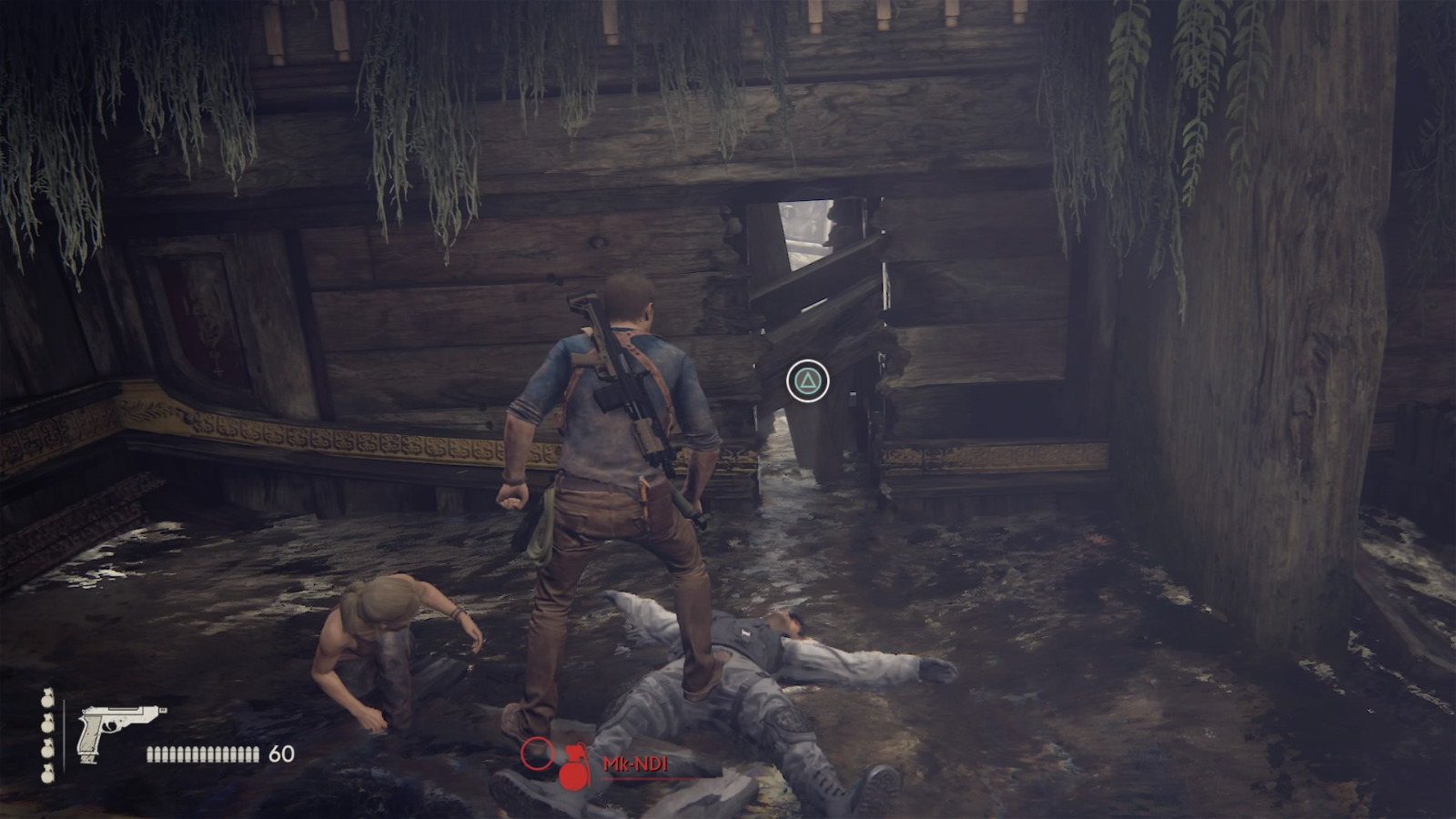
Task: Select the pistol weapon icon in HUD
Action: (x=109, y=728)
